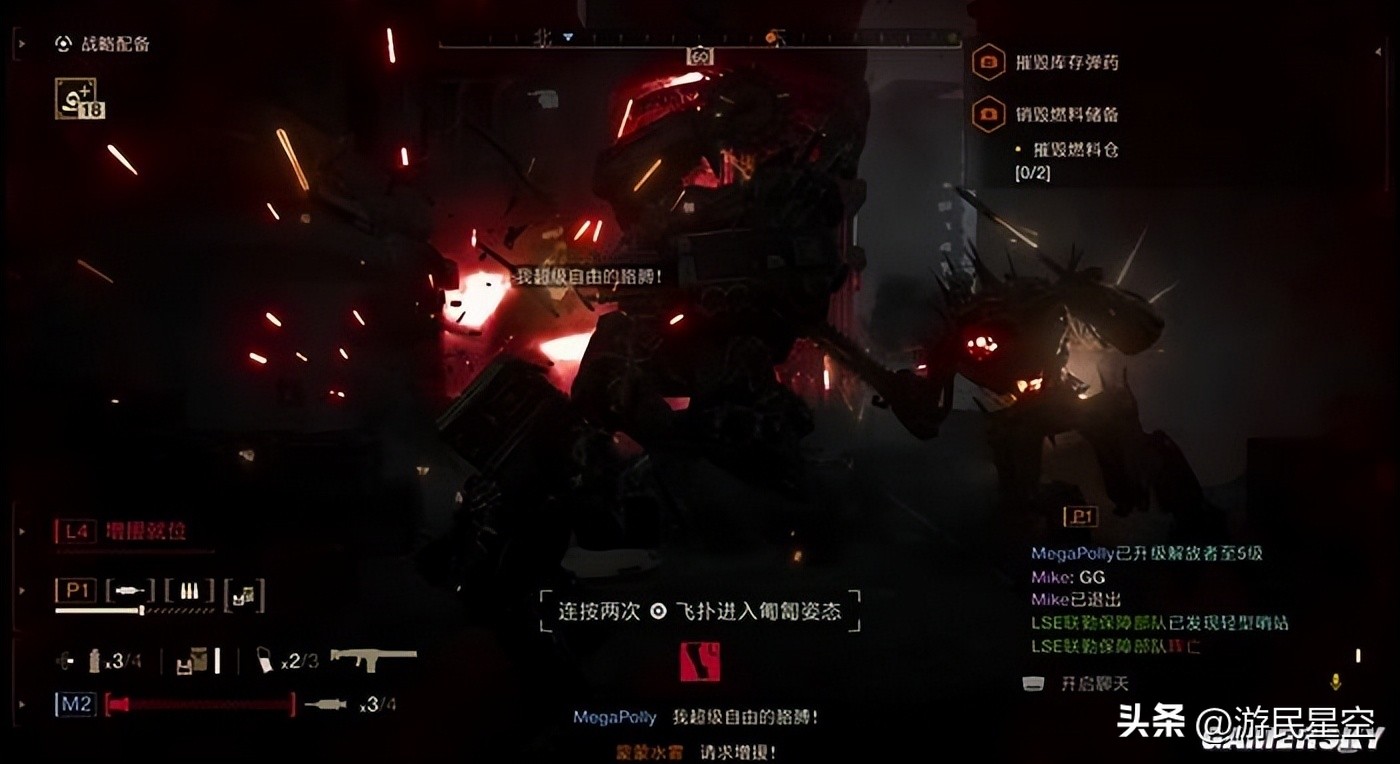Expand the arrow beside the P1 weapon slot
The image size is (1400, 764).
(x=24, y=591)
